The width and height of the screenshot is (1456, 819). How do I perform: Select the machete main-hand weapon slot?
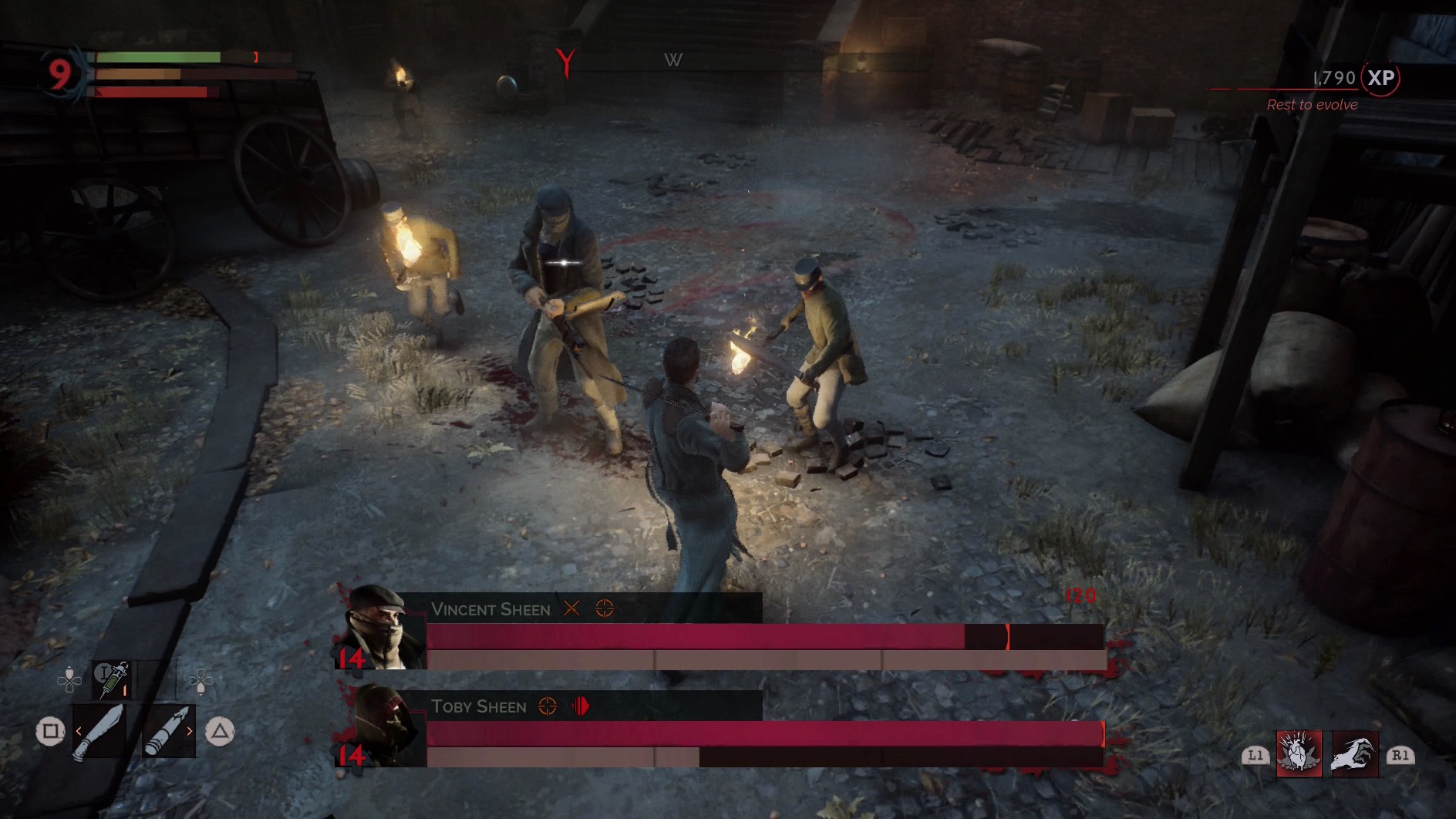[x=99, y=731]
